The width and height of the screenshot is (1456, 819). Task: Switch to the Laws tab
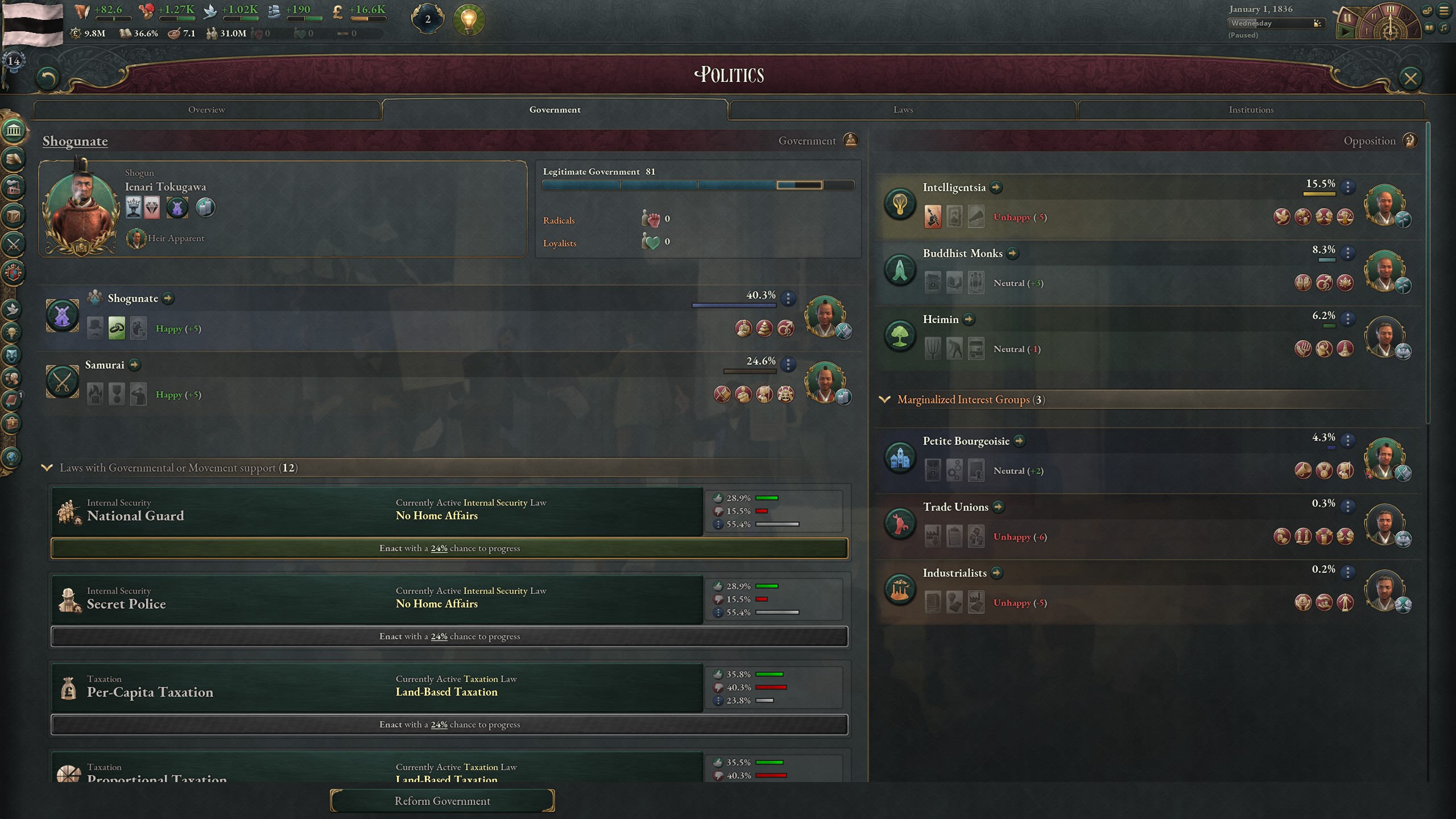tap(902, 109)
